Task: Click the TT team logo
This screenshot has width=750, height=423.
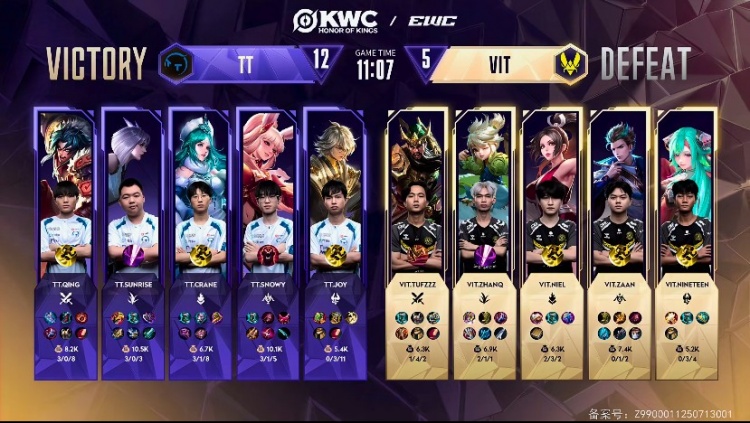Action: click(177, 64)
